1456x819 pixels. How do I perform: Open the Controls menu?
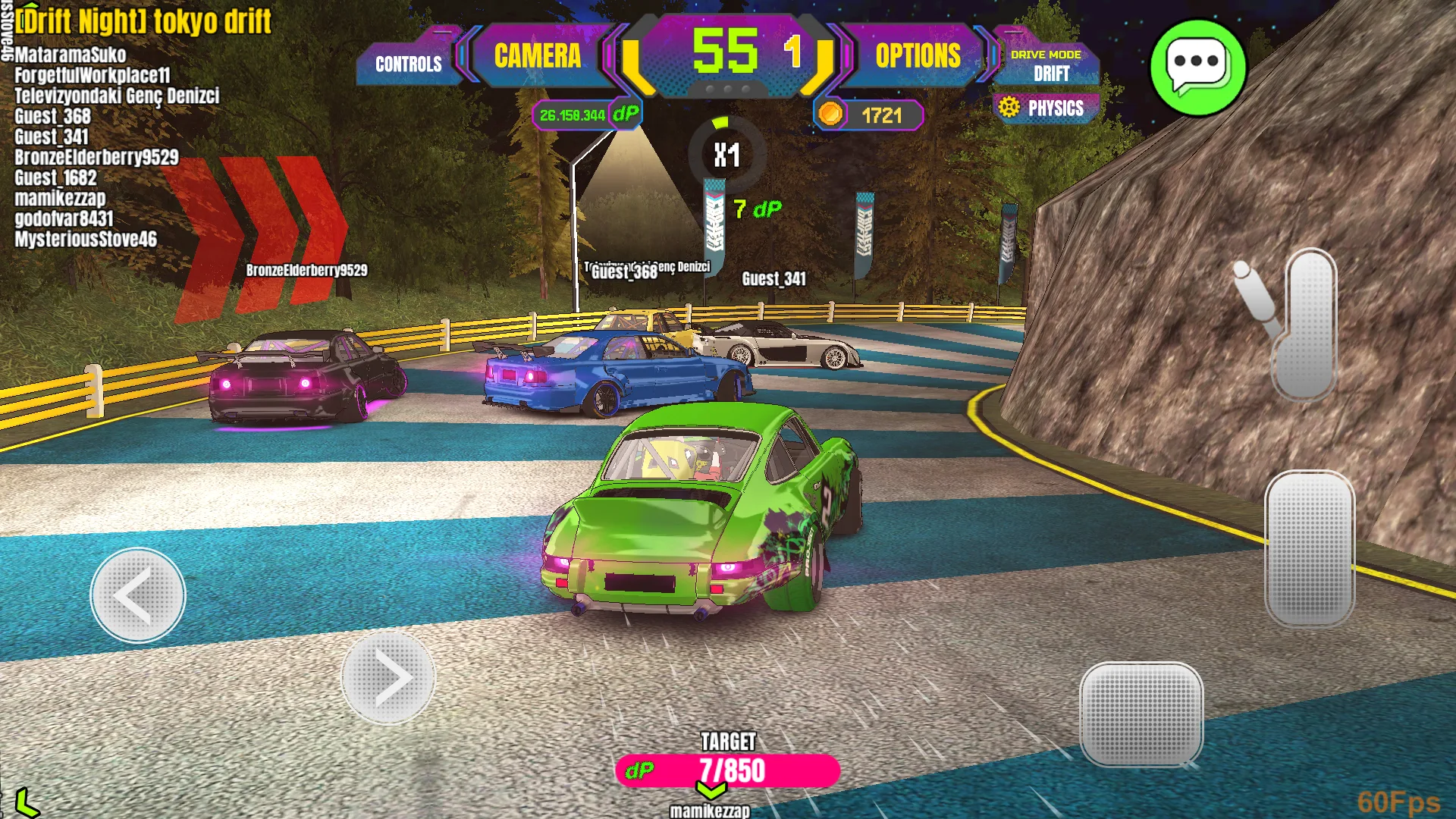[x=408, y=64]
